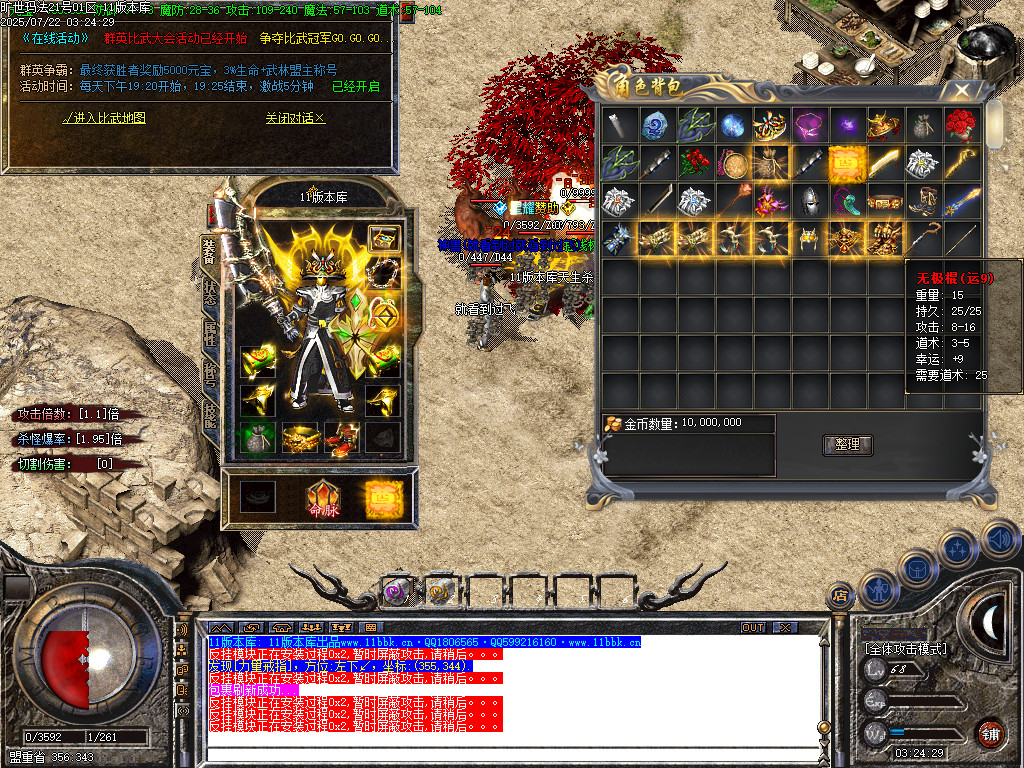Switch to the 状态 status tab
This screenshot has height=768, width=1024.
click(x=210, y=290)
